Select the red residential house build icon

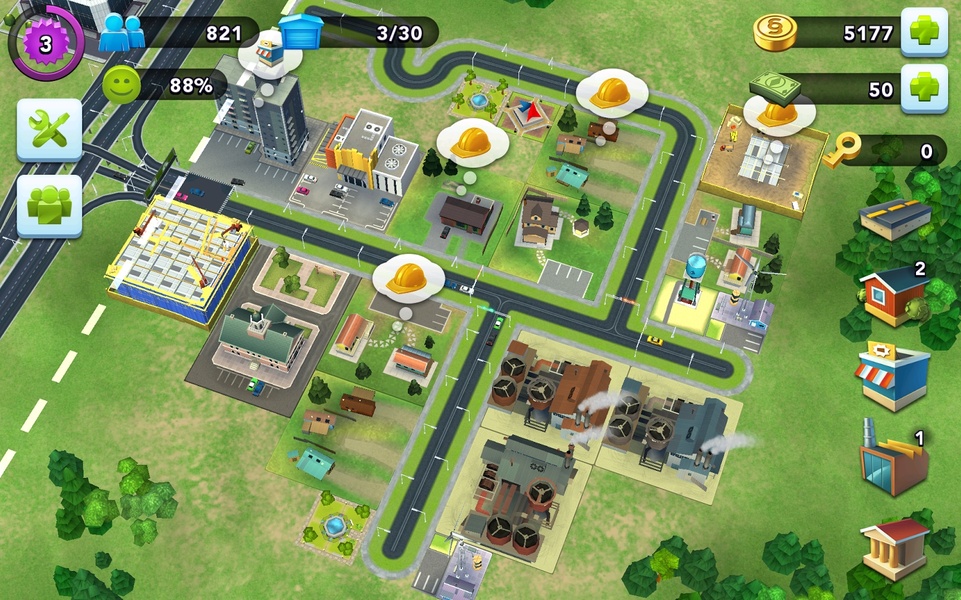pyautogui.click(x=893, y=293)
